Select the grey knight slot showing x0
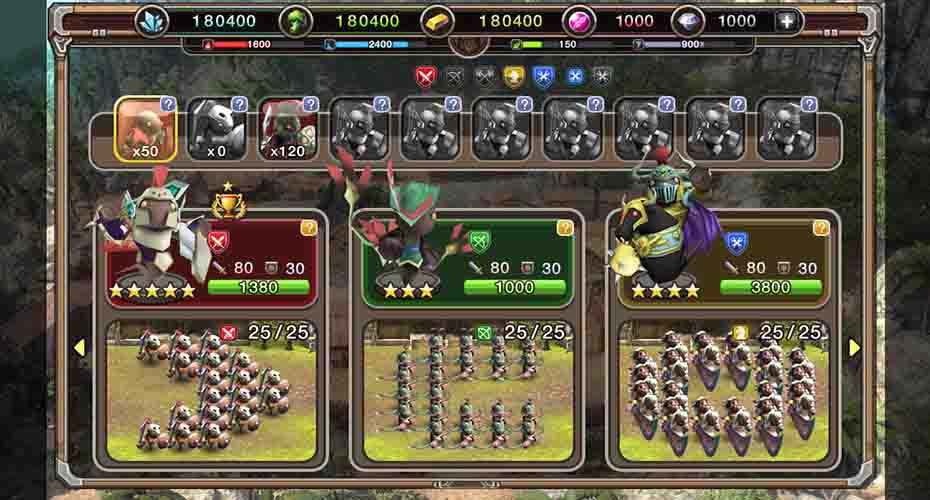930x500 pixels. point(218,130)
